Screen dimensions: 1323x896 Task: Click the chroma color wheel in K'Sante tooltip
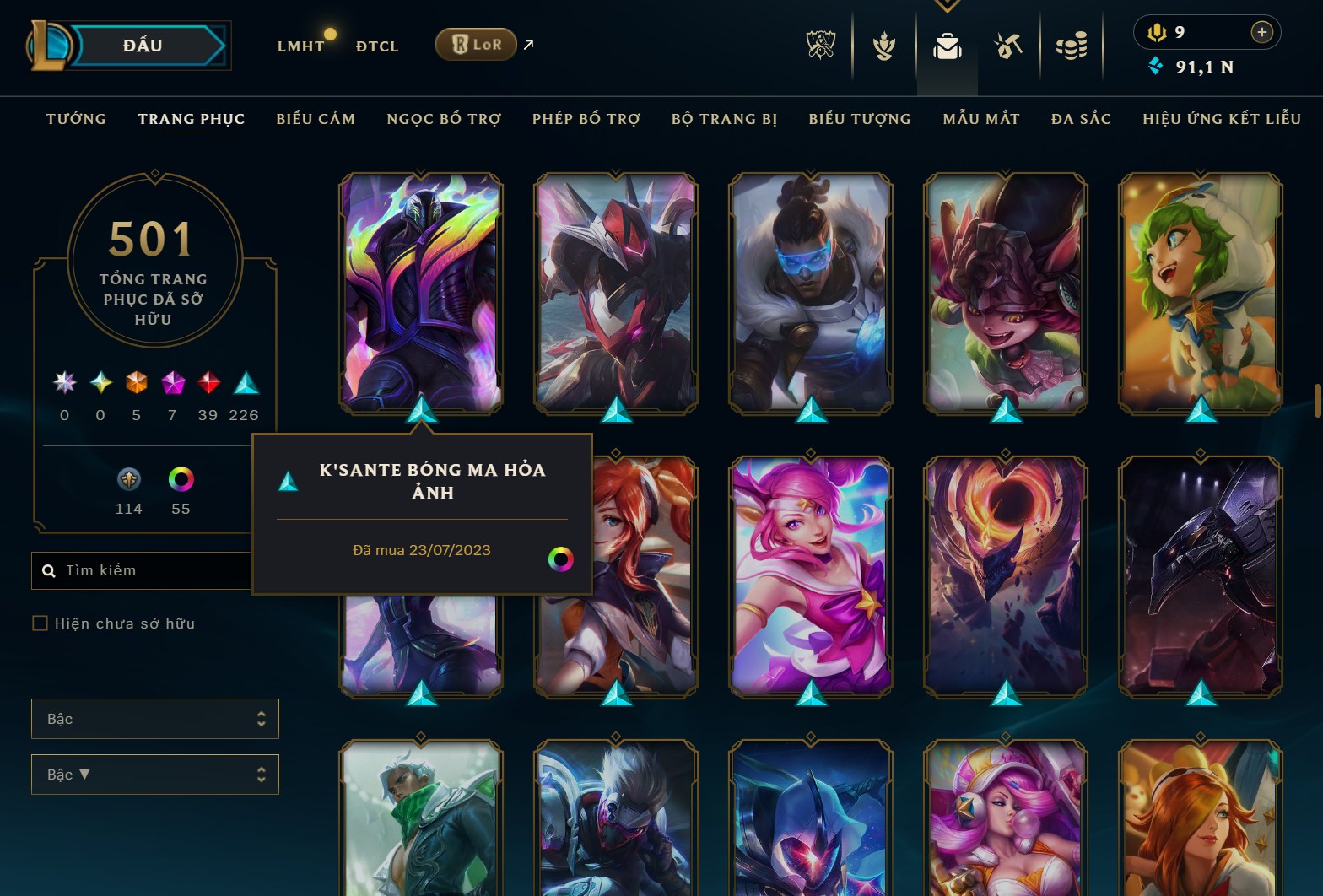[559, 559]
